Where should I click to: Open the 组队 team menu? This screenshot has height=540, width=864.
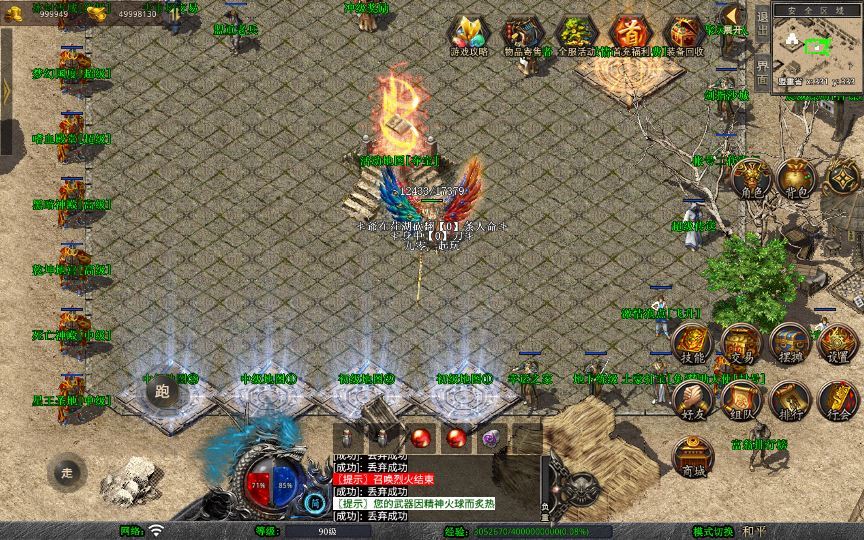coord(741,400)
